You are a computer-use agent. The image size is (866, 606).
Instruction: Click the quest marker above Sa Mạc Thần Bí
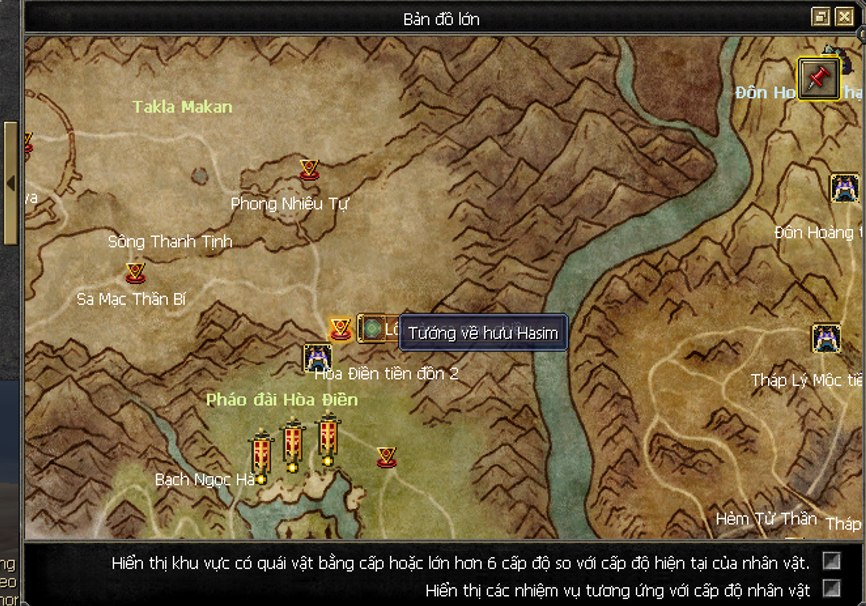[135, 272]
